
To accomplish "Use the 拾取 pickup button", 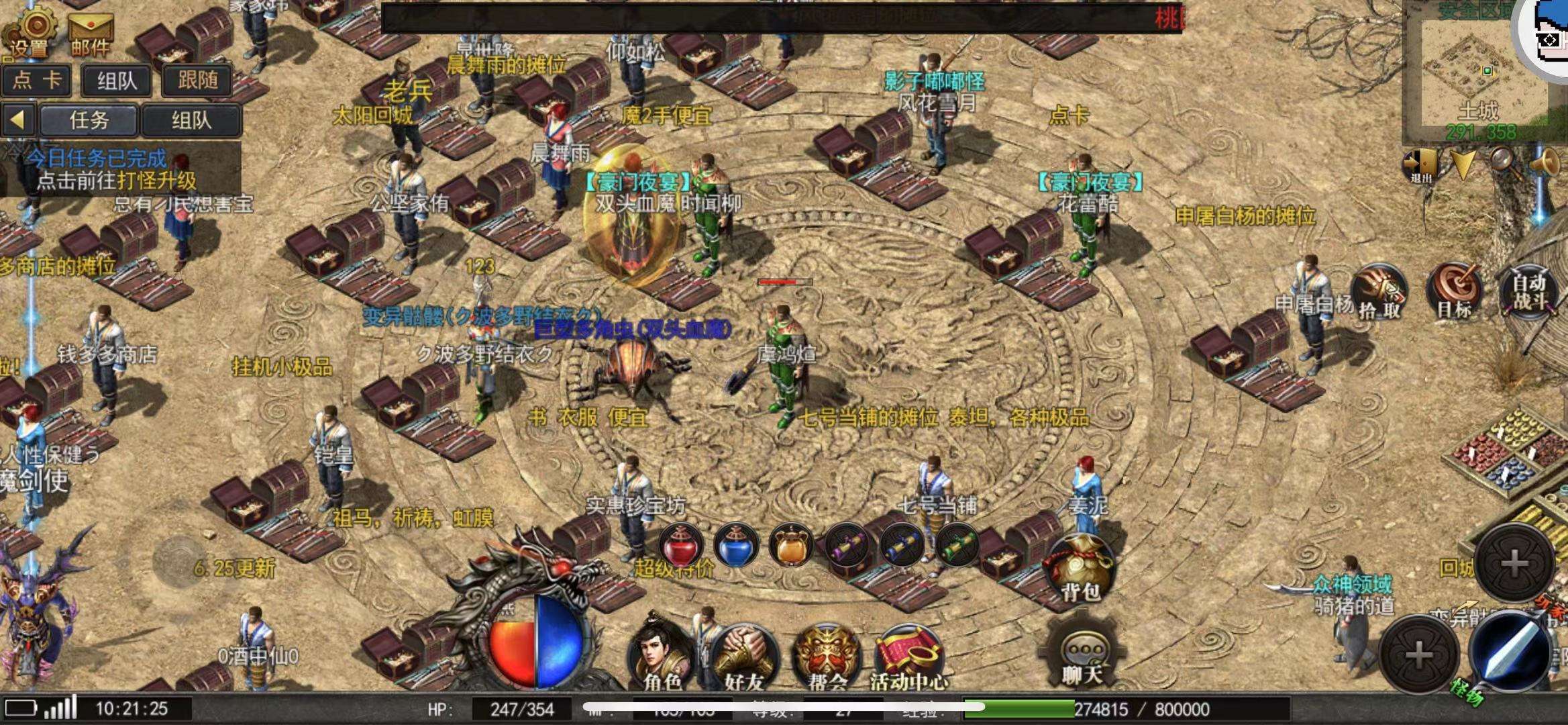I will coord(1379,292).
